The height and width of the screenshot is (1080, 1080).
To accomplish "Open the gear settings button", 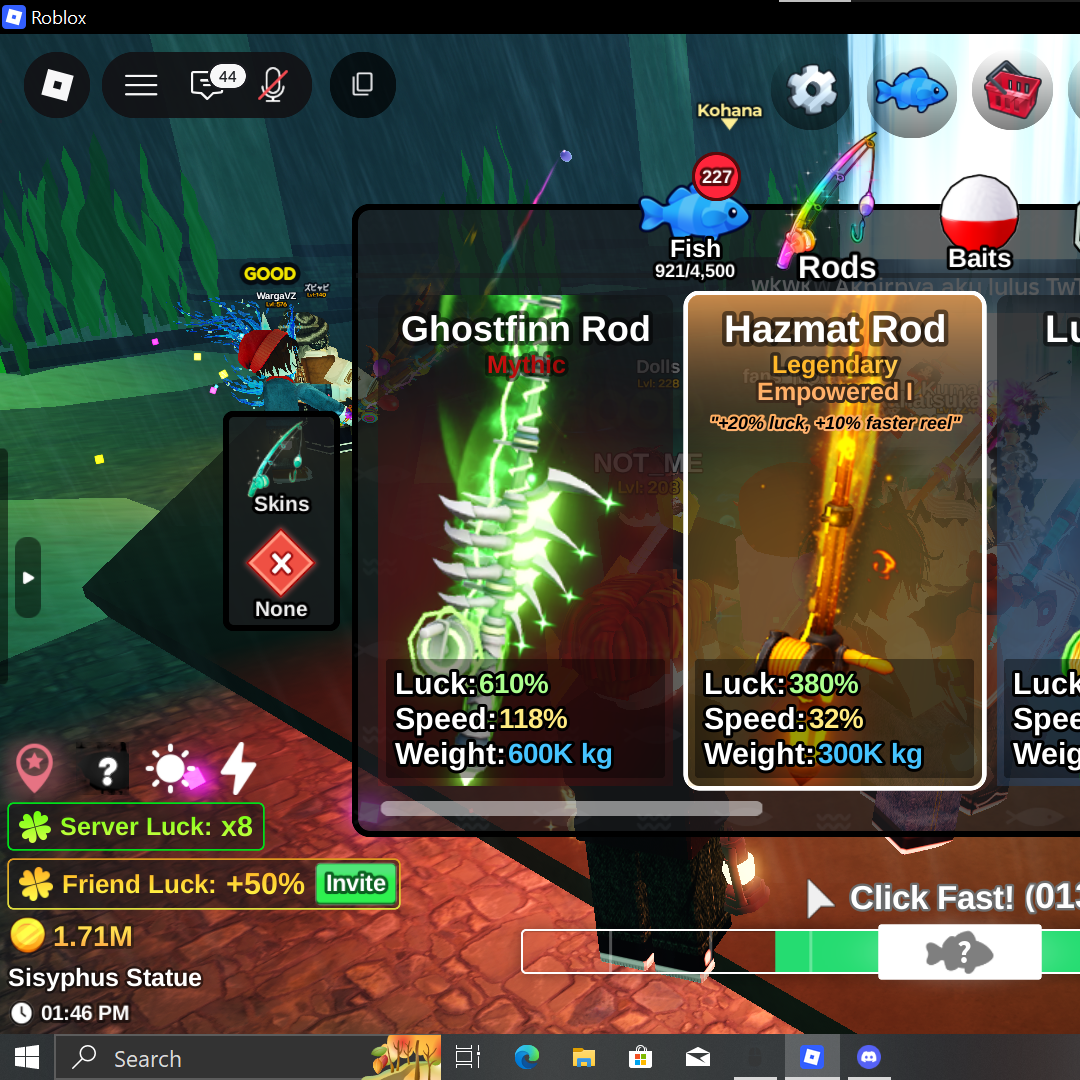I will (x=811, y=92).
